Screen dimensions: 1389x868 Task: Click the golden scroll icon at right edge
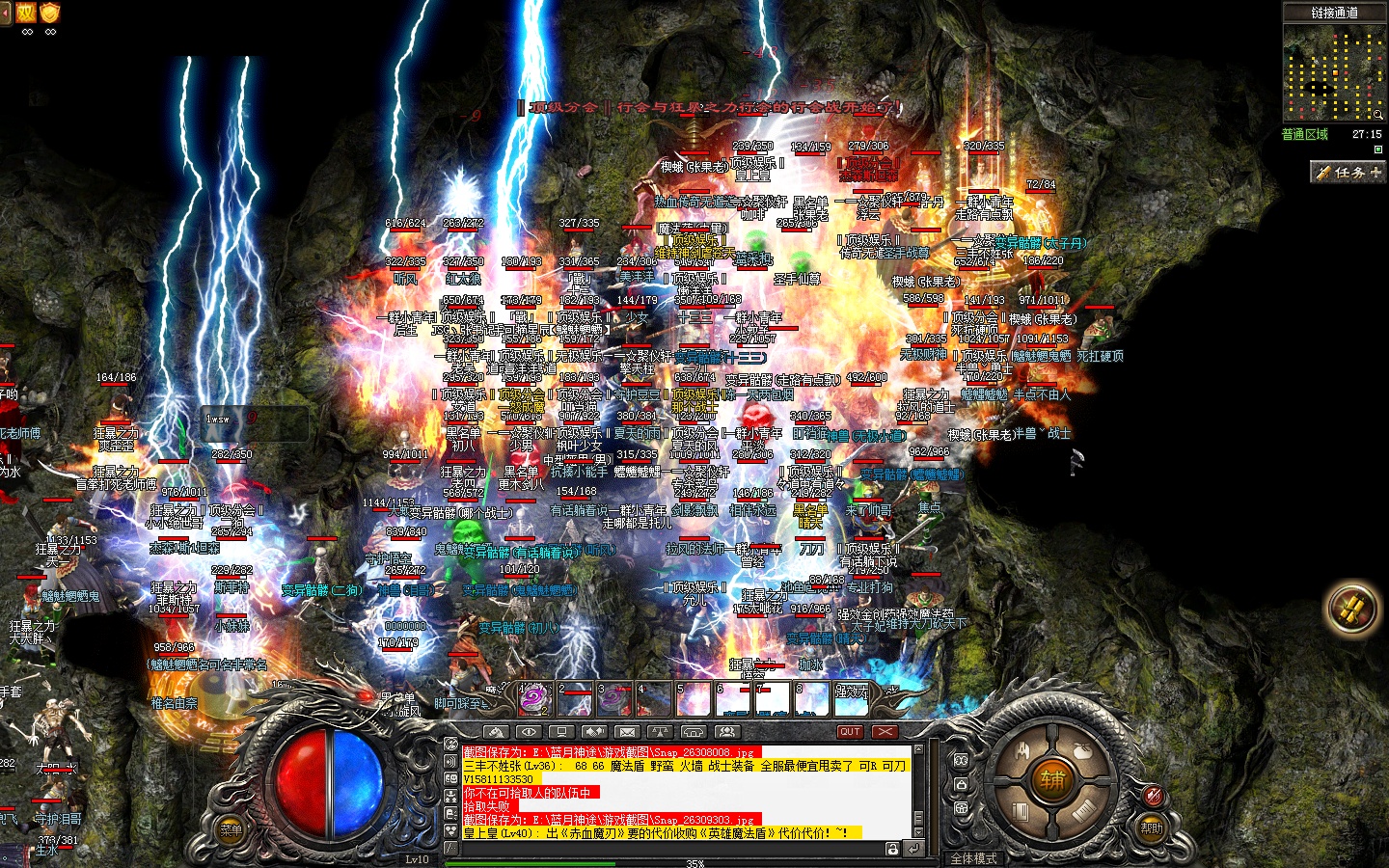[1352, 609]
